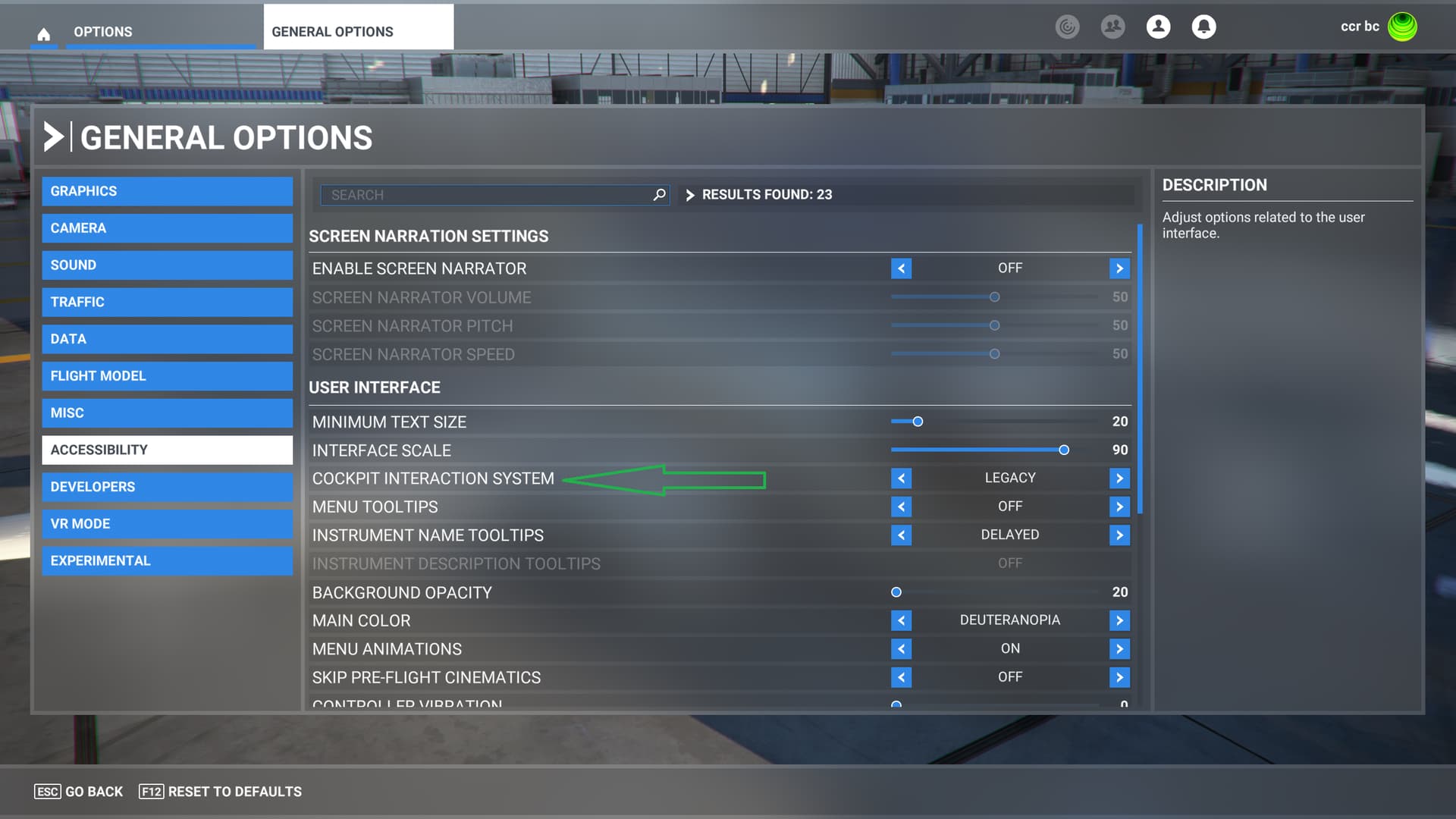Open the notifications bell
The height and width of the screenshot is (819, 1456).
(1203, 27)
